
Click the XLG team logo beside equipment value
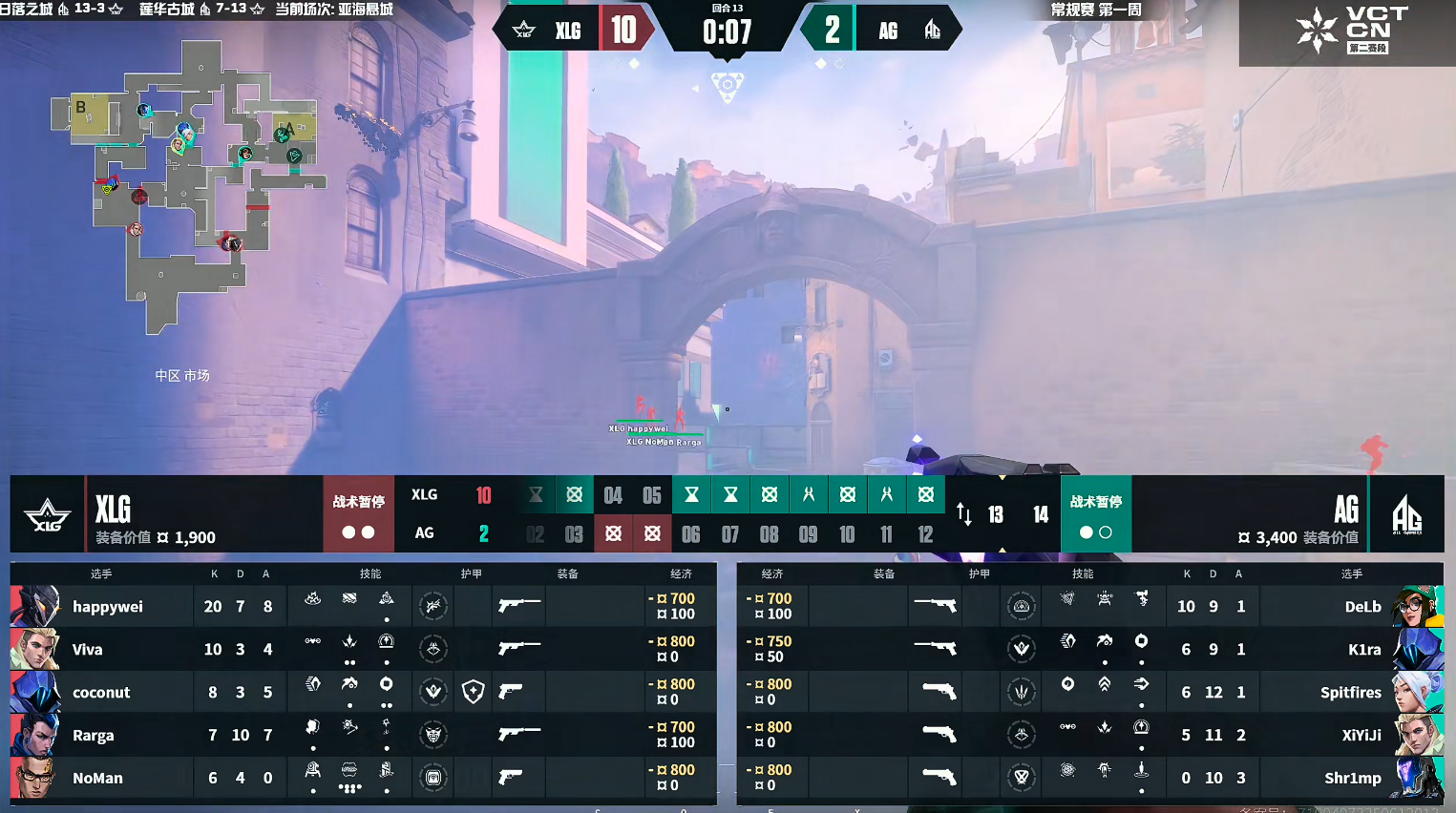point(47,515)
